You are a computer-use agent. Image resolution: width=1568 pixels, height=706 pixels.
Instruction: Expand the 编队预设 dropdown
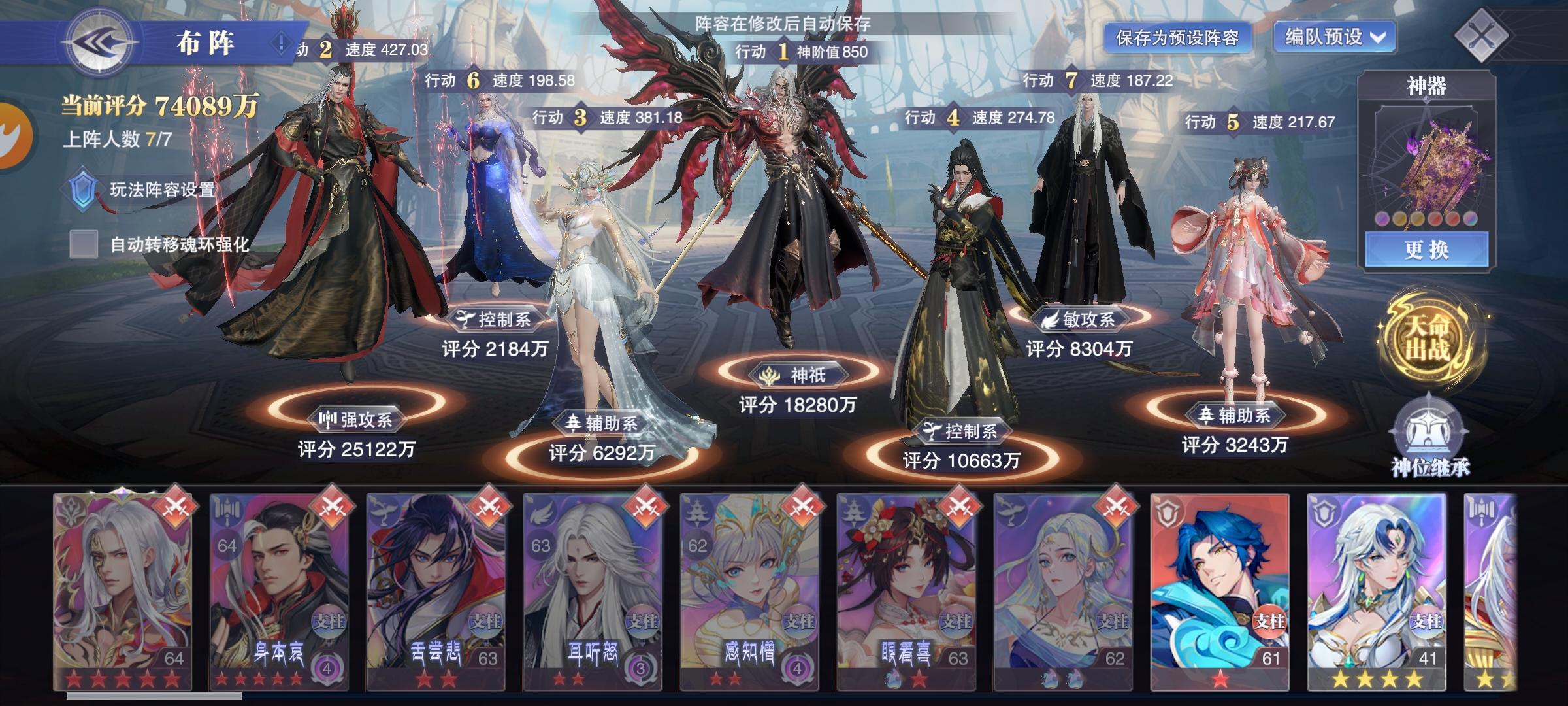coord(1334,38)
